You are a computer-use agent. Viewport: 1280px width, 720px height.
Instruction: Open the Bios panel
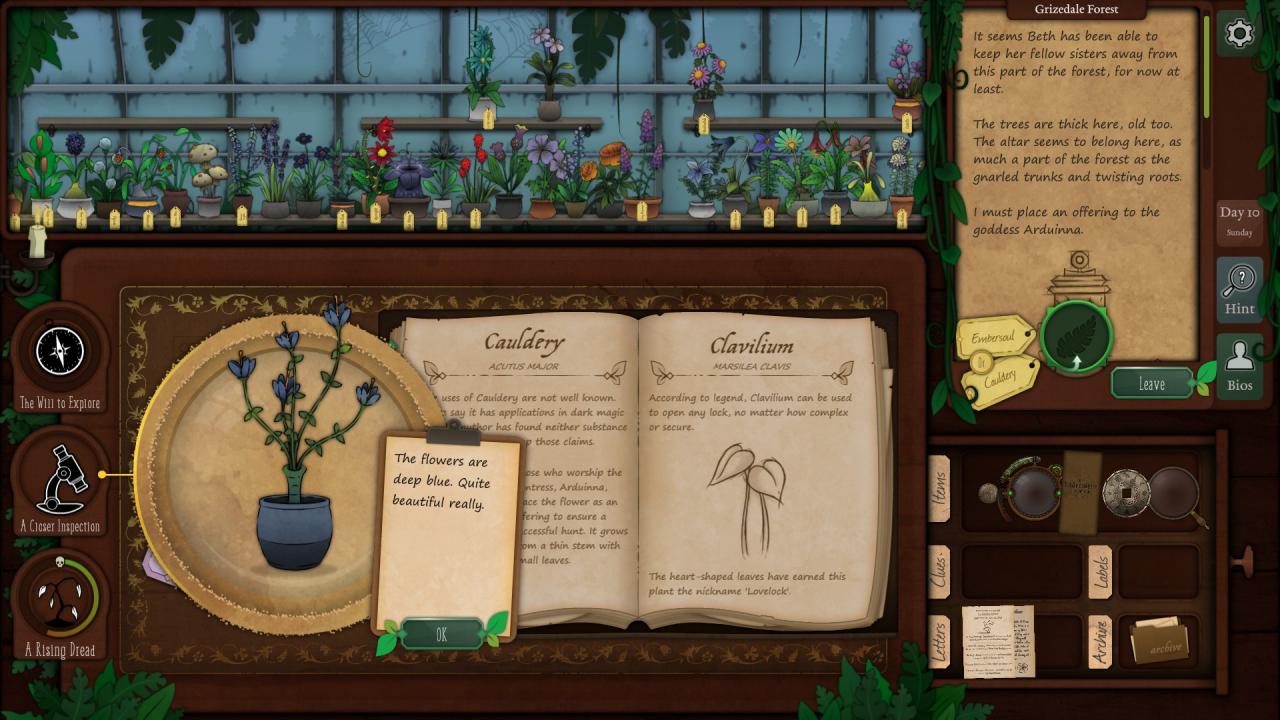(x=1239, y=365)
